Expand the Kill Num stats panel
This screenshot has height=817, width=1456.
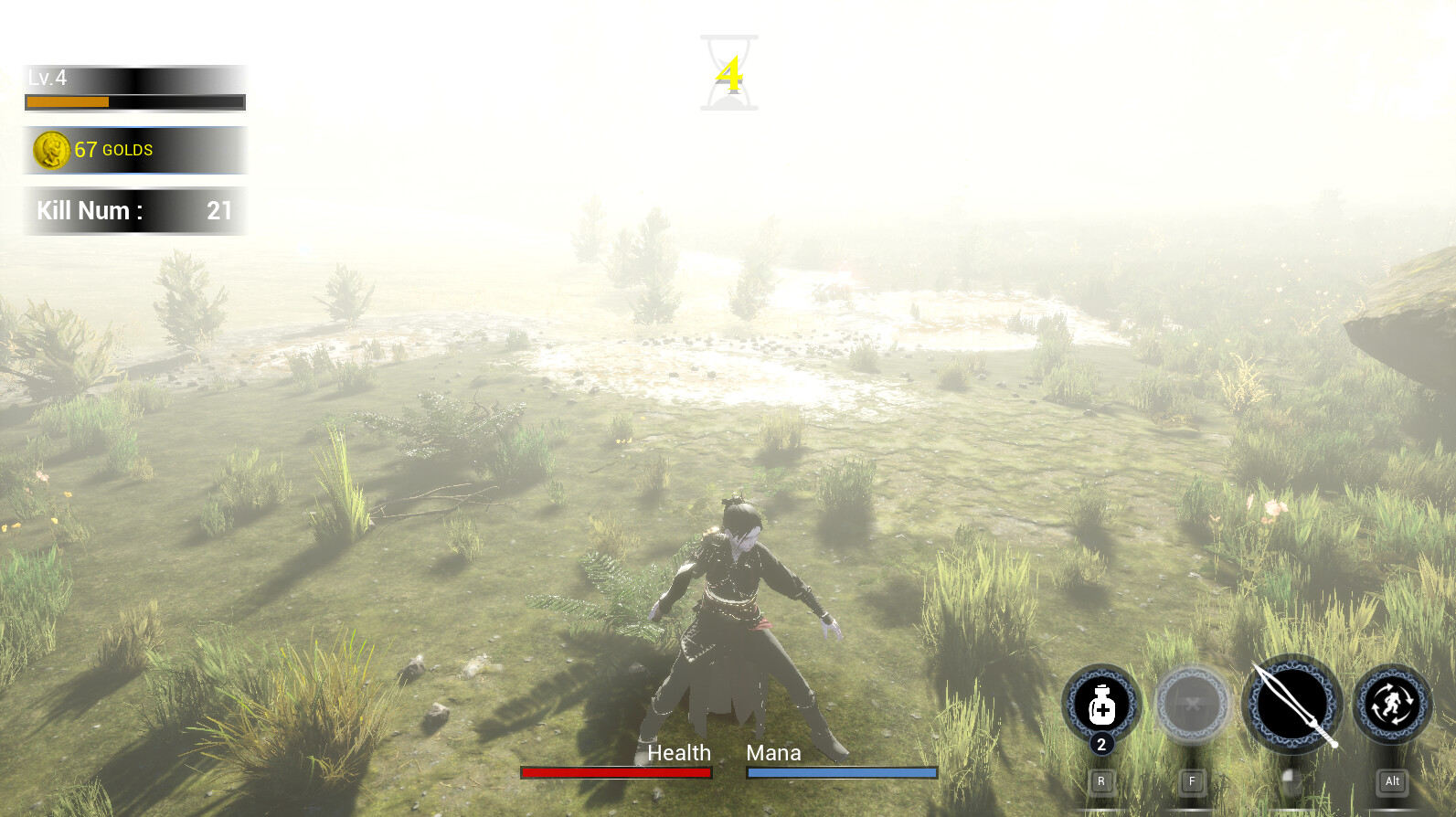tap(135, 210)
